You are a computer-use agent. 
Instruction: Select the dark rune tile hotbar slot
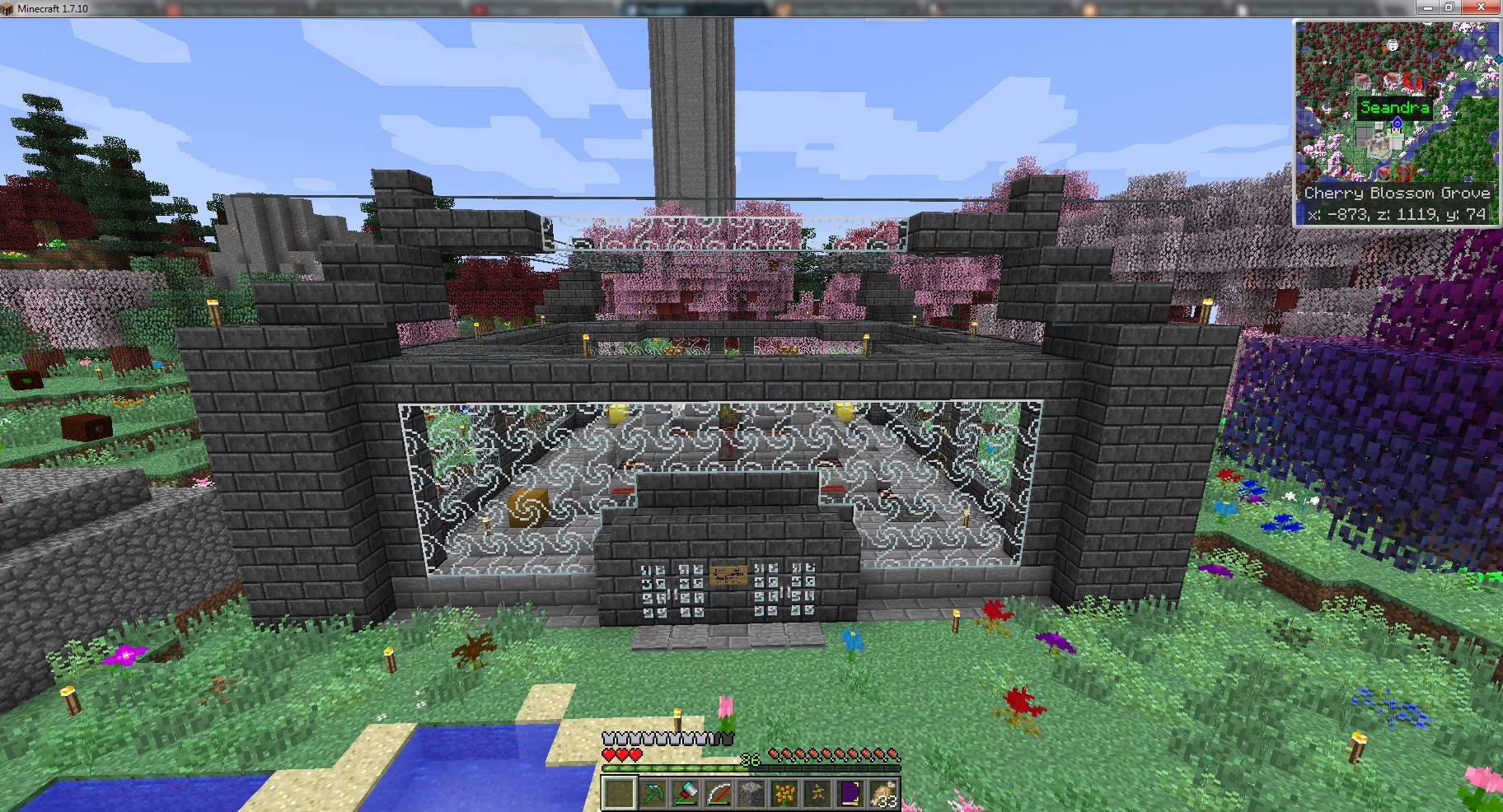tap(817, 795)
